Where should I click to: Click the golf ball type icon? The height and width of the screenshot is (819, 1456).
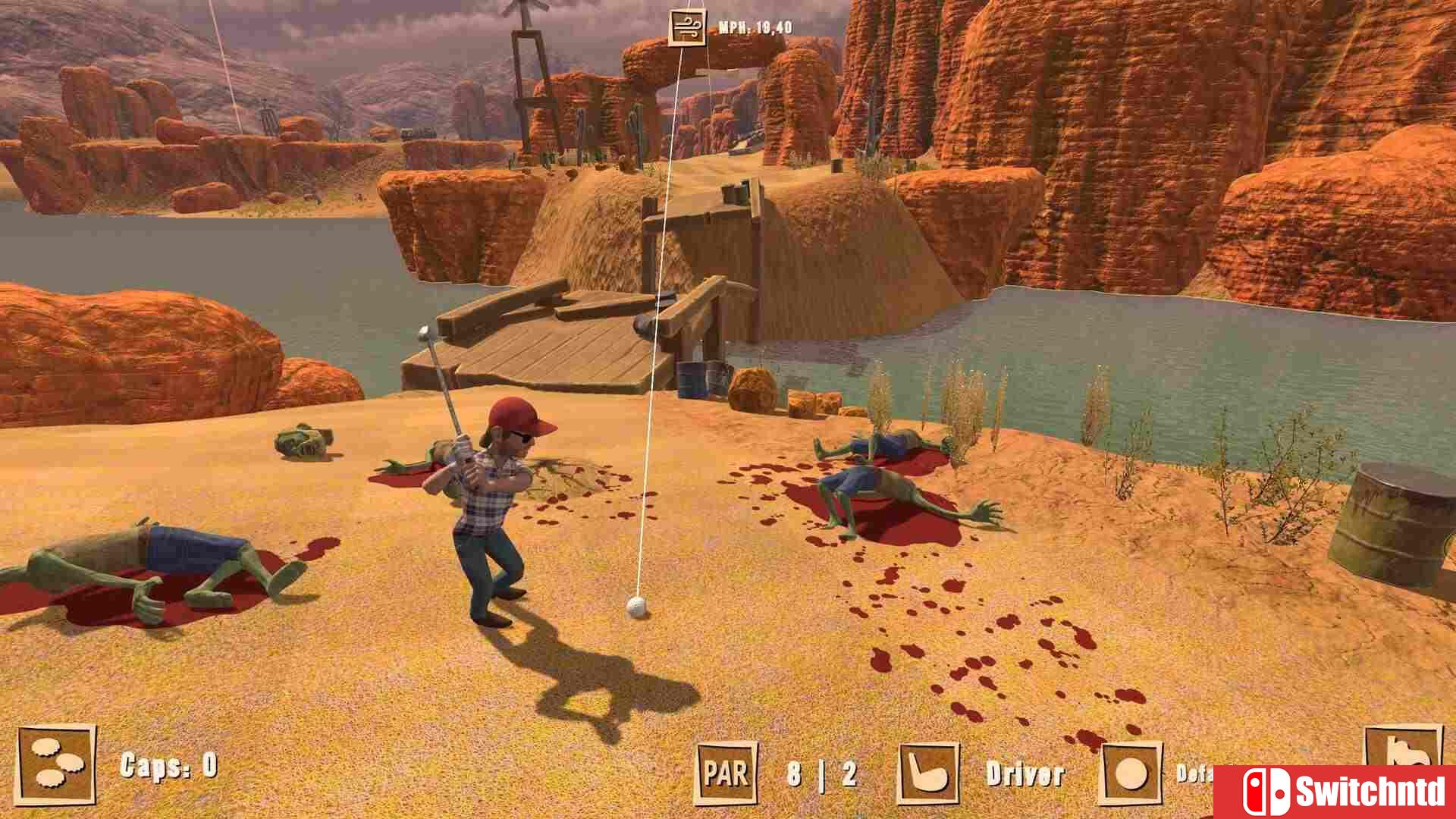coord(1133,771)
